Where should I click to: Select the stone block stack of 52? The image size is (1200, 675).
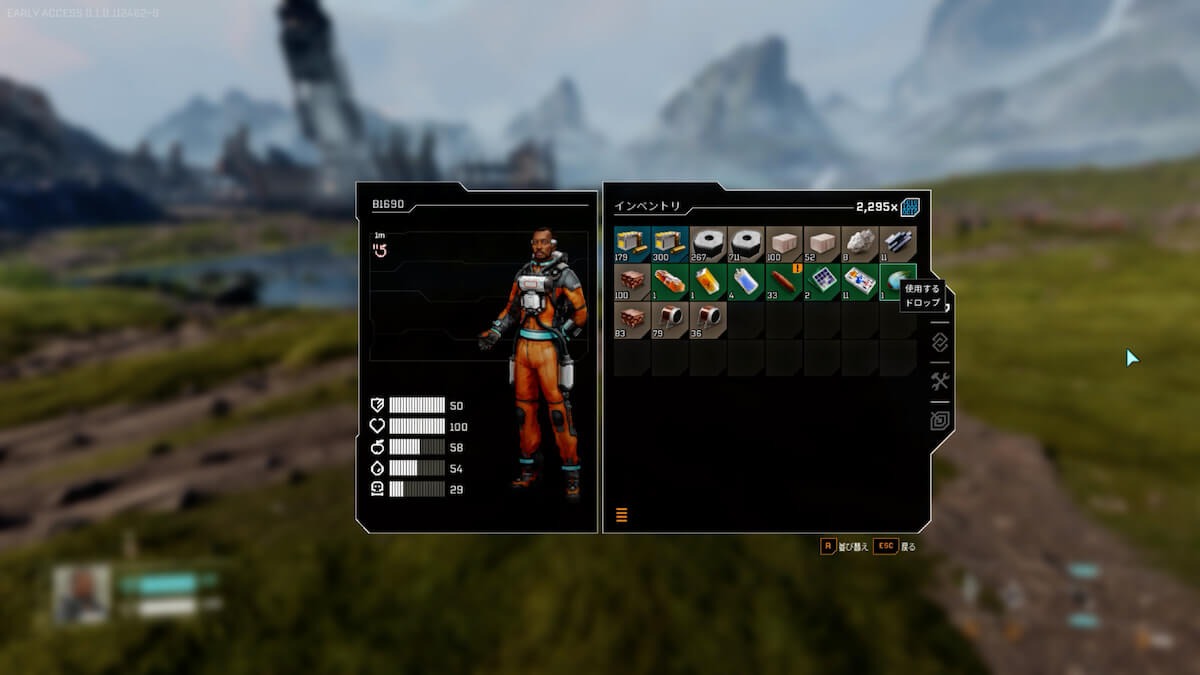822,244
